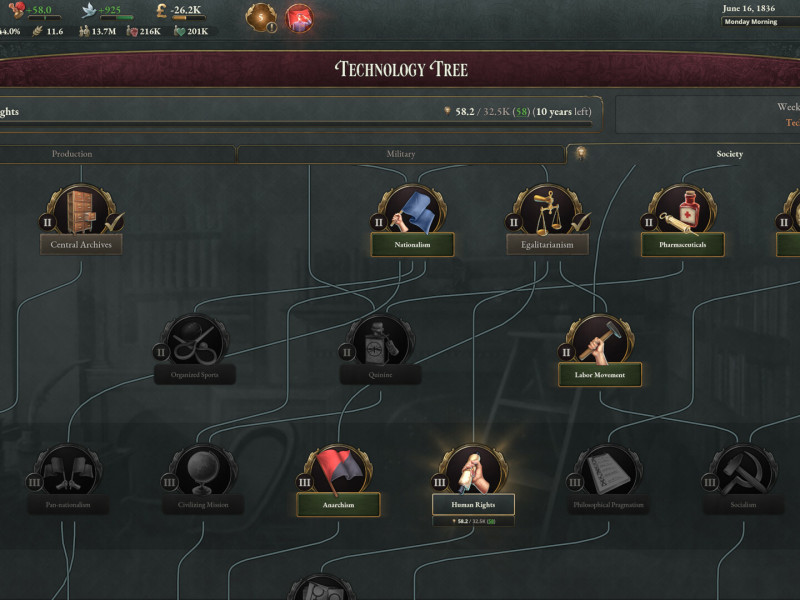Select the Central Archives technology
This screenshot has height=600, width=800.
tap(81, 244)
